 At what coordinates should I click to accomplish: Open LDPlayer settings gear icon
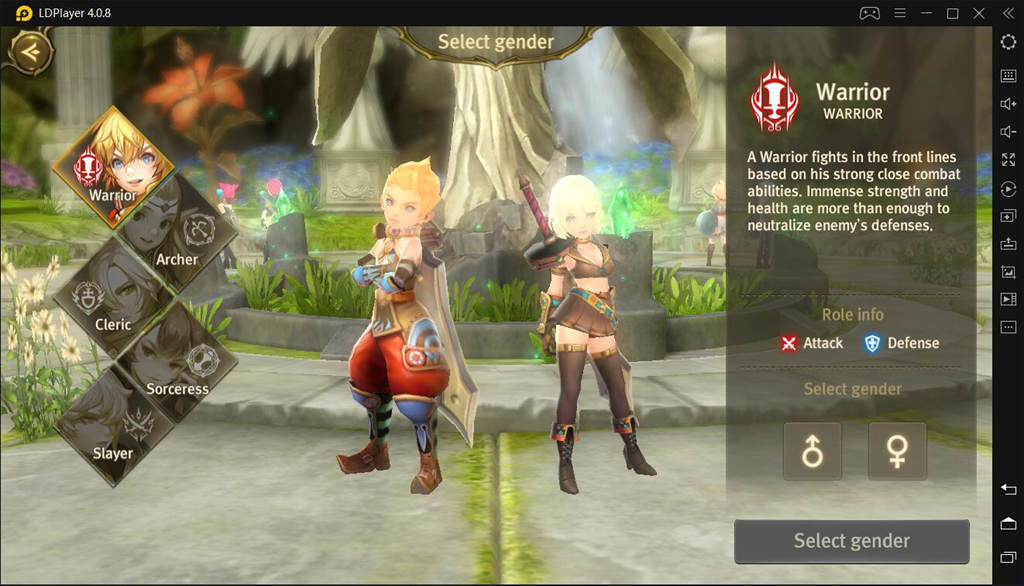1008,42
